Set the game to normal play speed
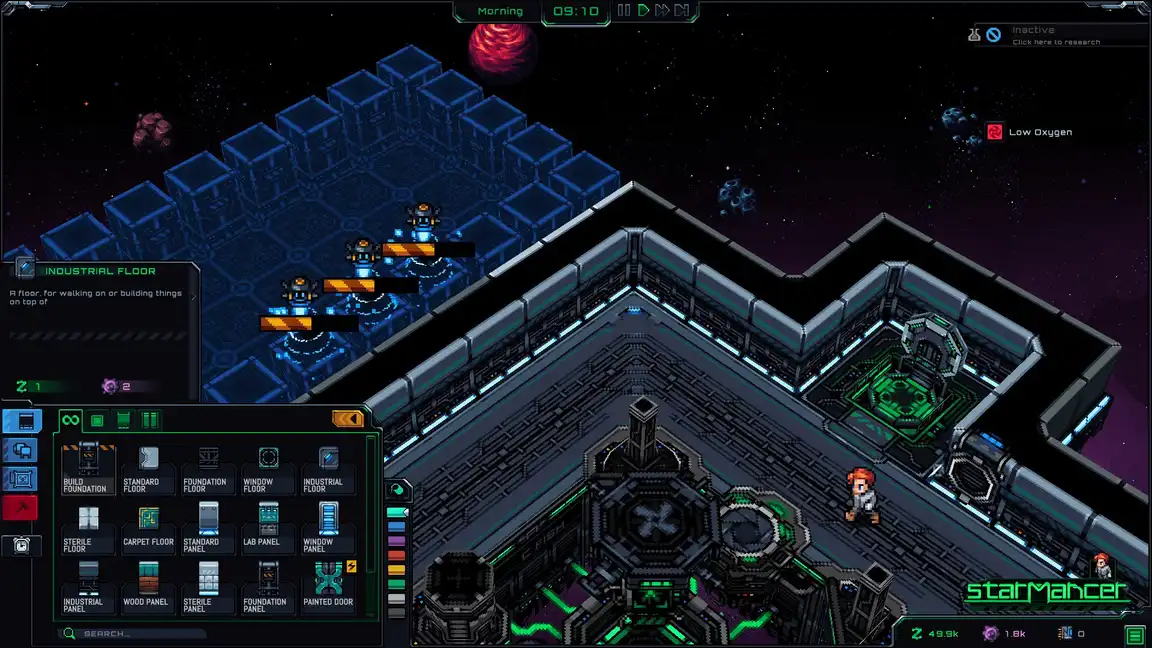Viewport: 1152px width, 648px height. pos(643,11)
